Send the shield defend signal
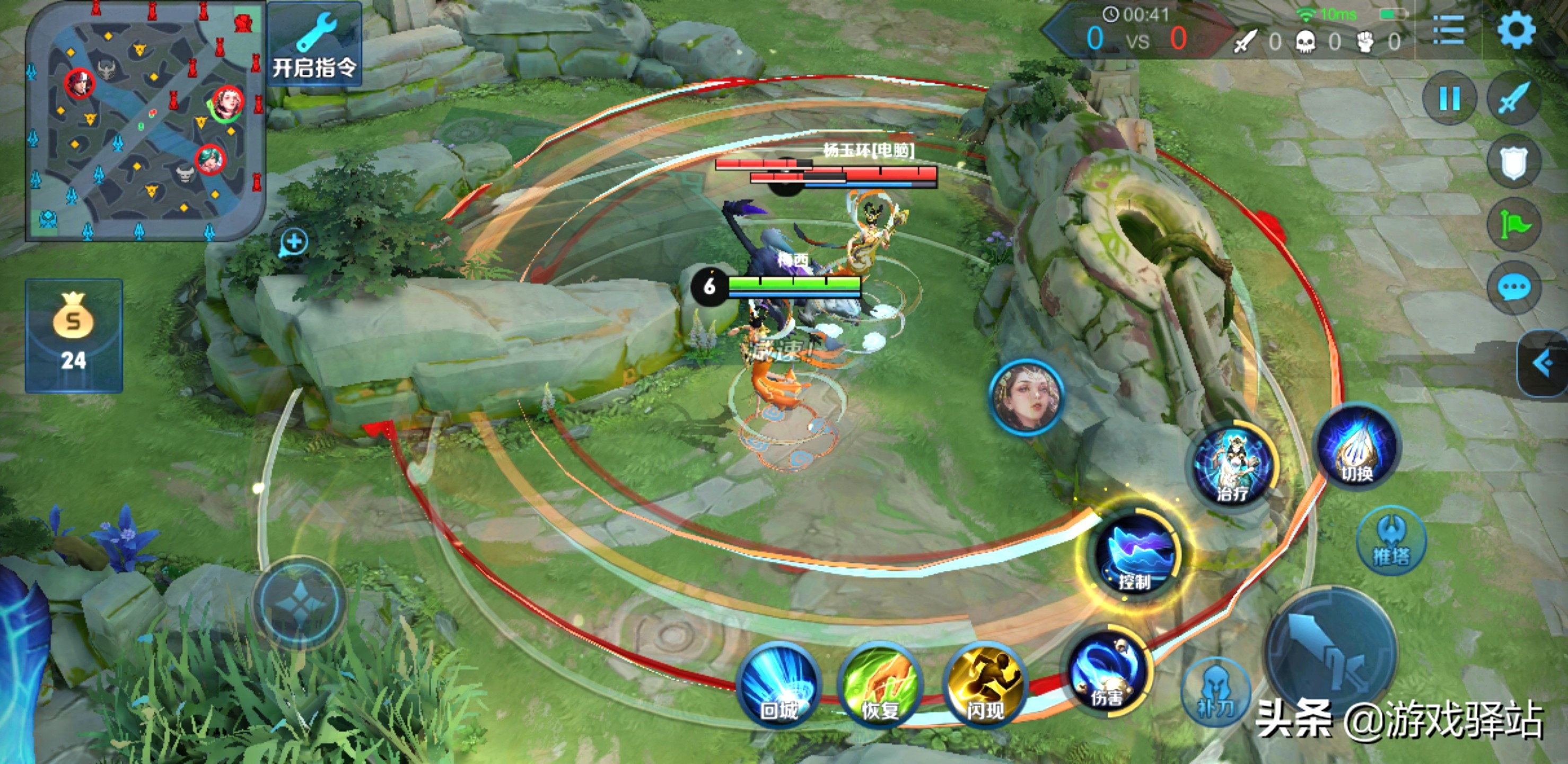 (1514, 162)
